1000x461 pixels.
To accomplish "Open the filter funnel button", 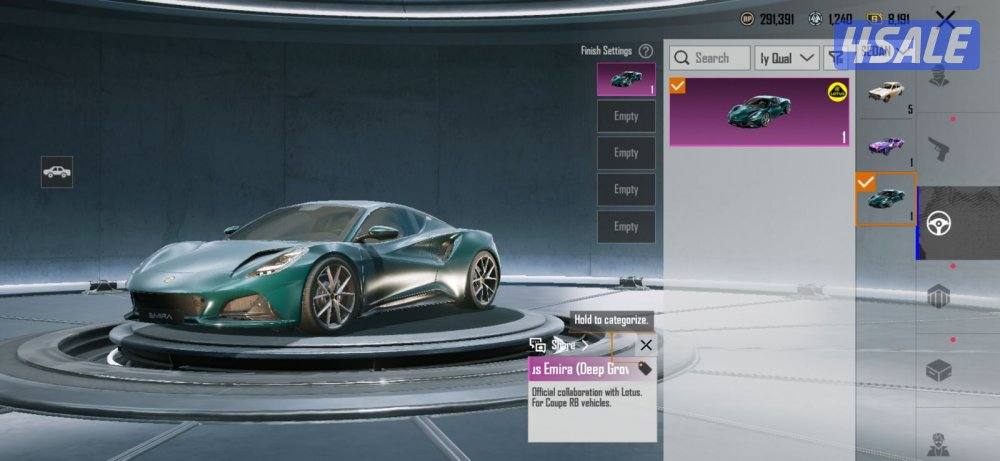I will 834,58.
